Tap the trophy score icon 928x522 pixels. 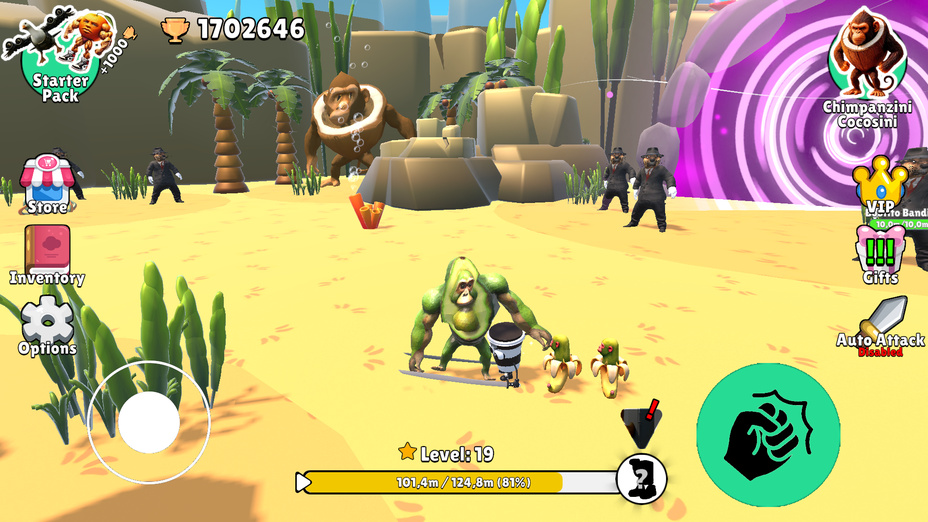click(x=175, y=30)
